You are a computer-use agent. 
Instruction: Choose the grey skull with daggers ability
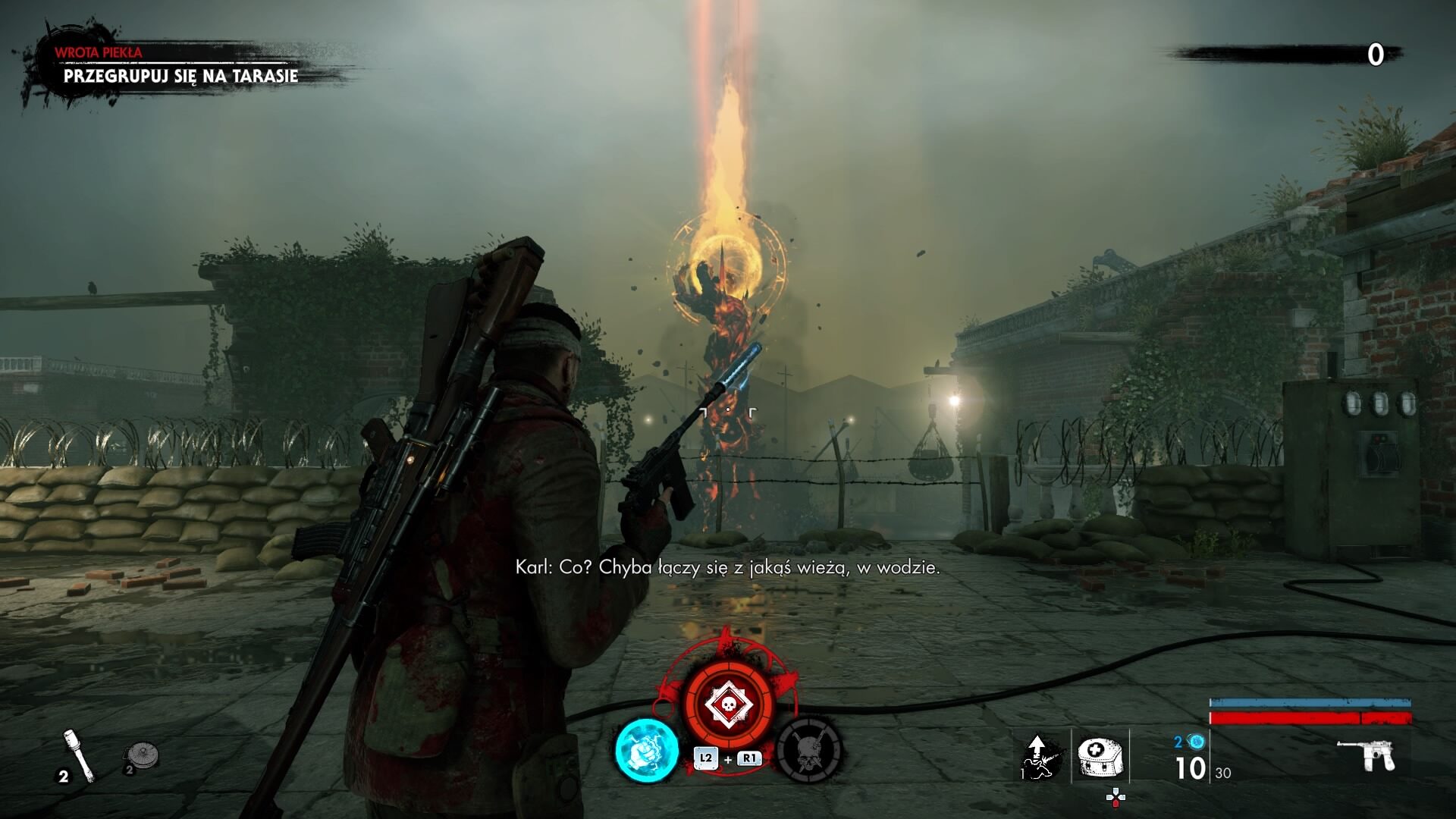click(x=810, y=749)
